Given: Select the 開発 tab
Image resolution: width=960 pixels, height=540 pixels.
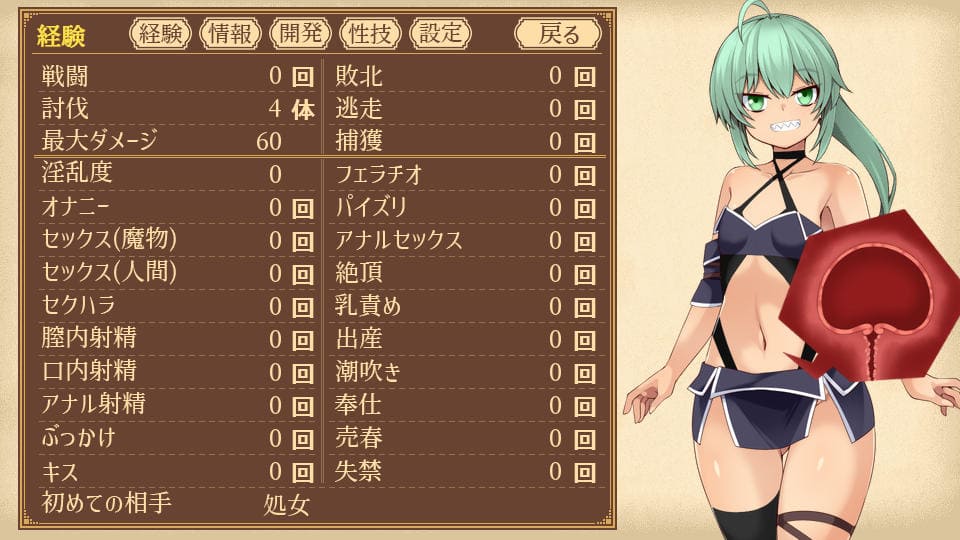Looking at the screenshot, I should [300, 34].
